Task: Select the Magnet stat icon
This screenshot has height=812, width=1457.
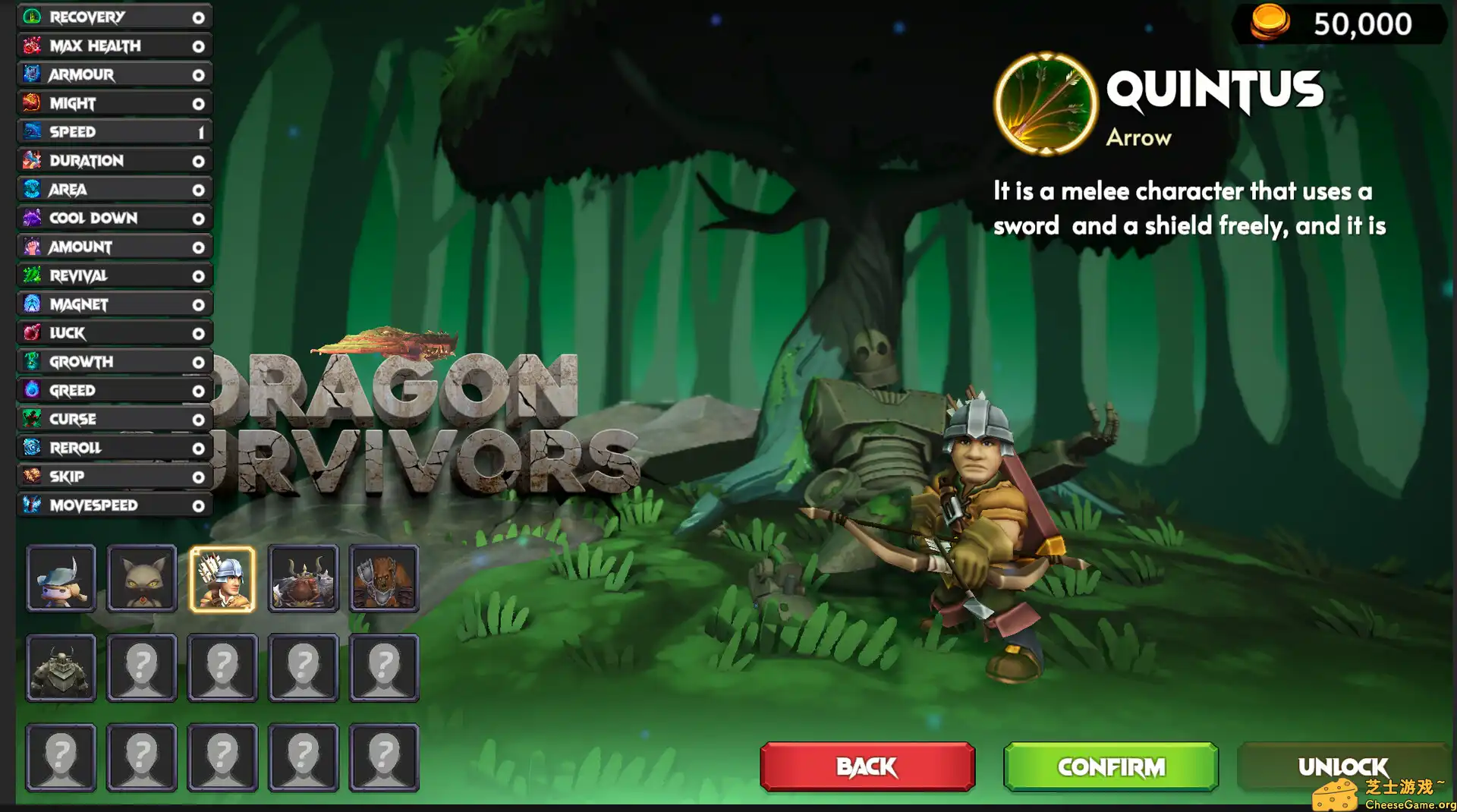Action: point(30,304)
